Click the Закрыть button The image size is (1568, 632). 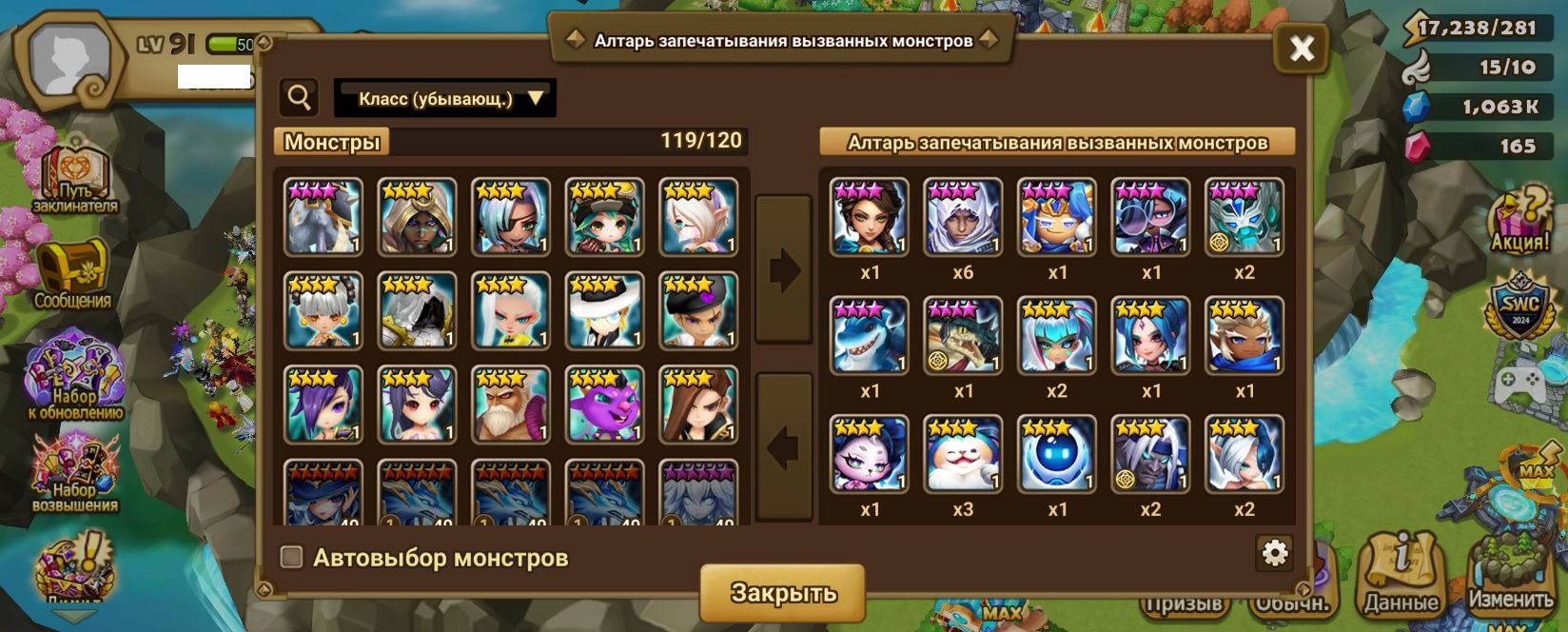782,592
